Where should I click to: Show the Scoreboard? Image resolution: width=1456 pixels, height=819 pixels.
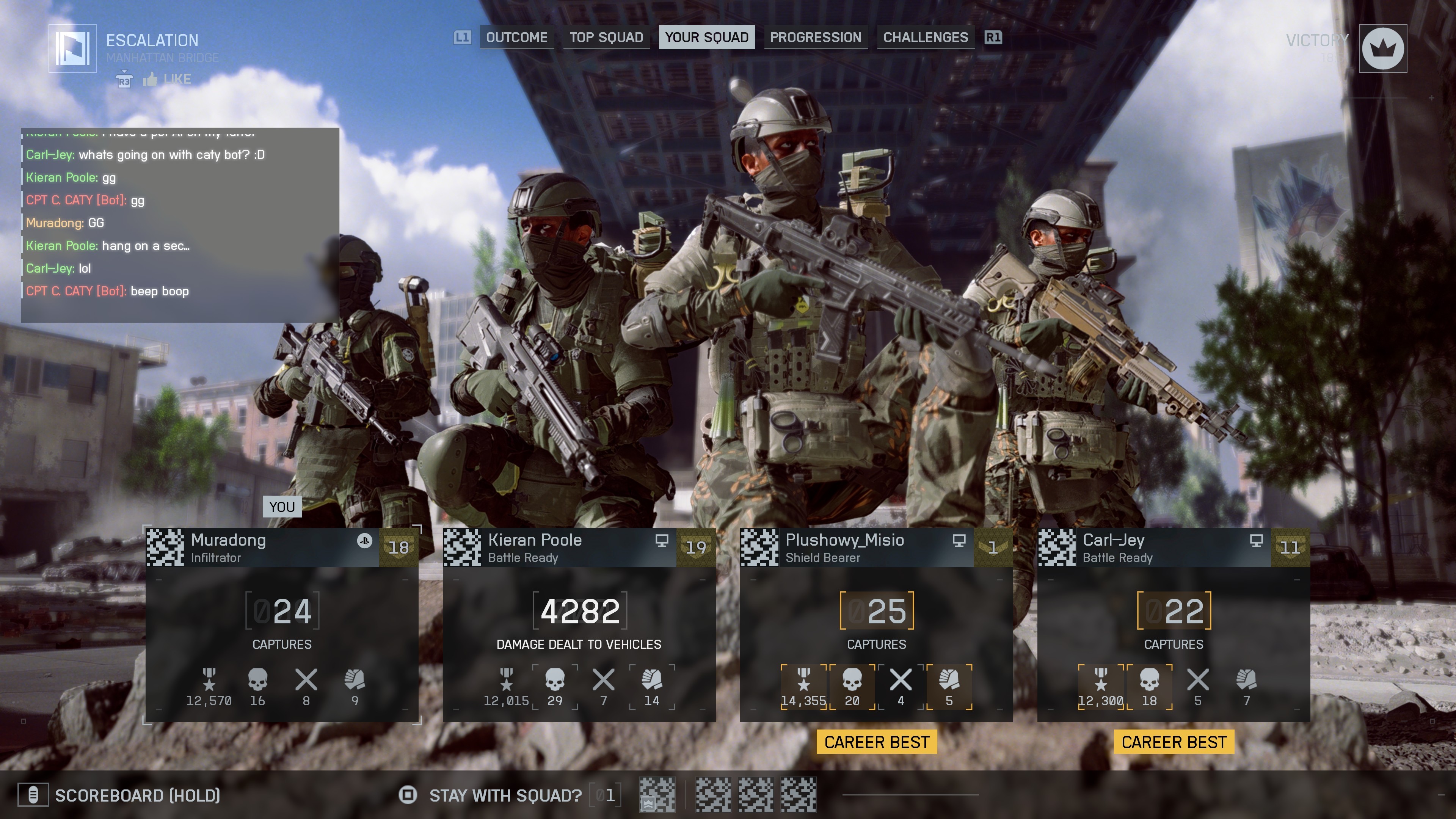click(x=136, y=795)
